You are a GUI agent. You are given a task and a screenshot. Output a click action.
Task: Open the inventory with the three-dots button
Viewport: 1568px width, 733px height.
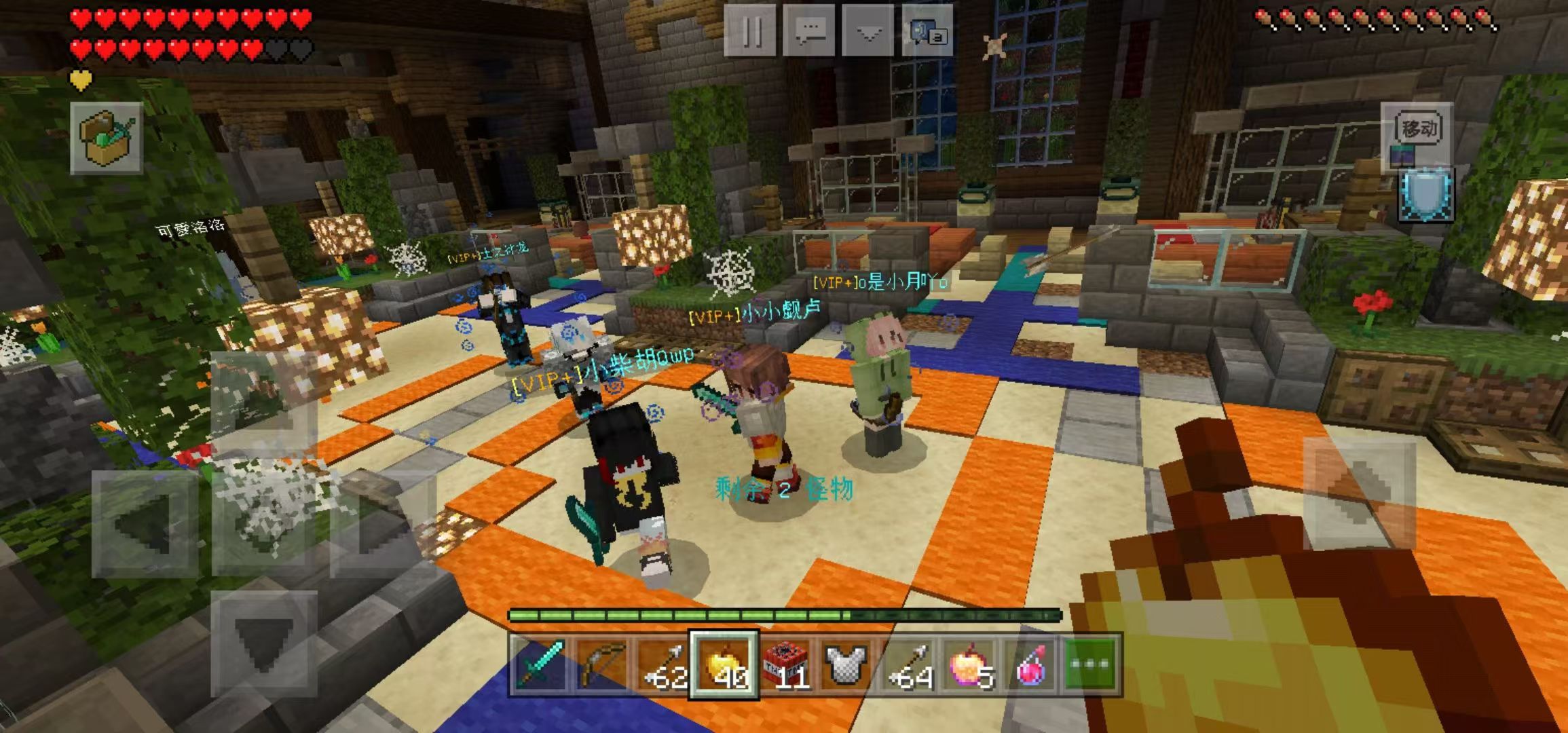pos(1091,664)
